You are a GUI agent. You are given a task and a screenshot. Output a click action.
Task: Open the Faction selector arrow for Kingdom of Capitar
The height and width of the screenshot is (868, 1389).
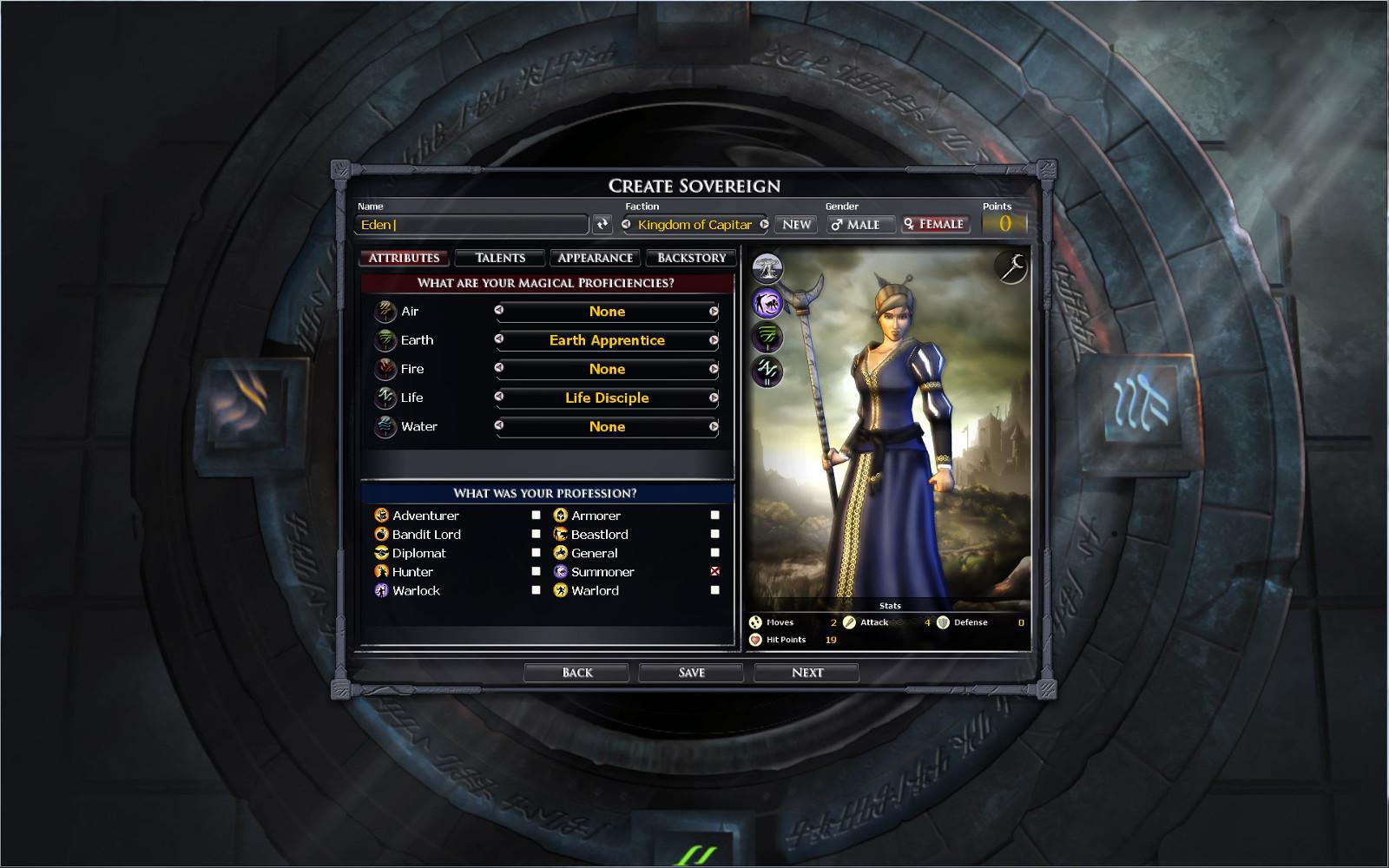click(x=764, y=225)
